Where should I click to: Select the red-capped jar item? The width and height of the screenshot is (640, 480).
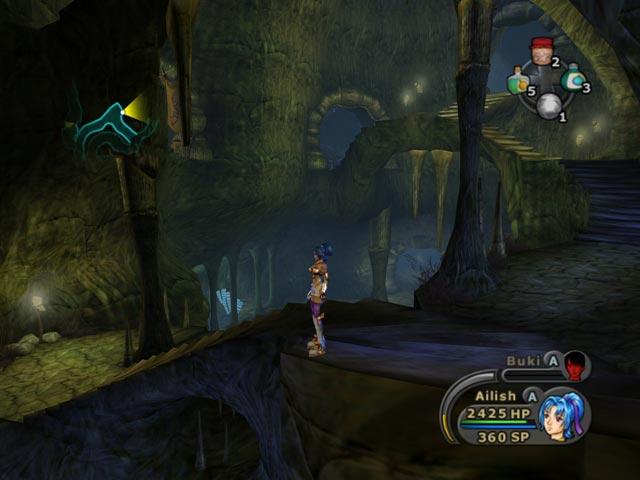click(x=541, y=50)
